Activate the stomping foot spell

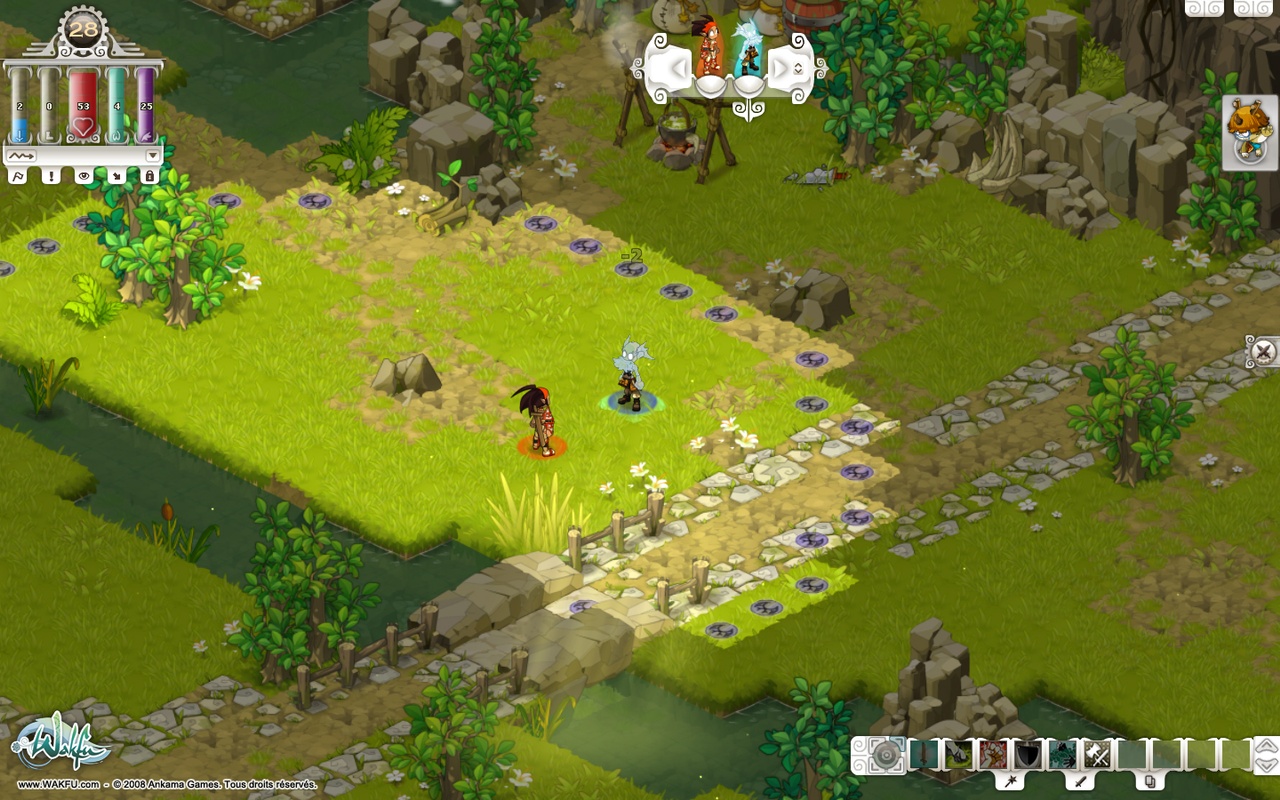[958, 755]
